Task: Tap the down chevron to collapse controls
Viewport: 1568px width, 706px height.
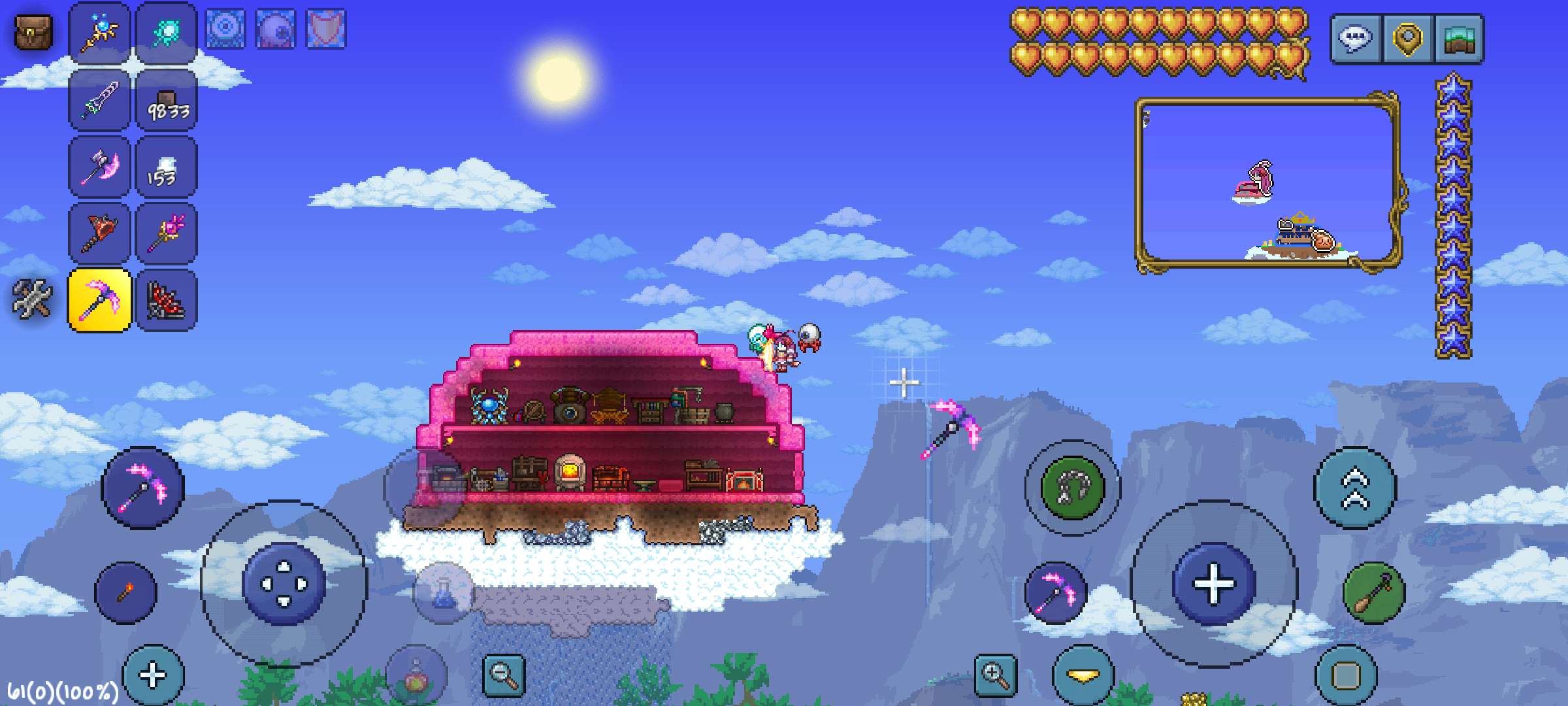Action: click(1081, 675)
